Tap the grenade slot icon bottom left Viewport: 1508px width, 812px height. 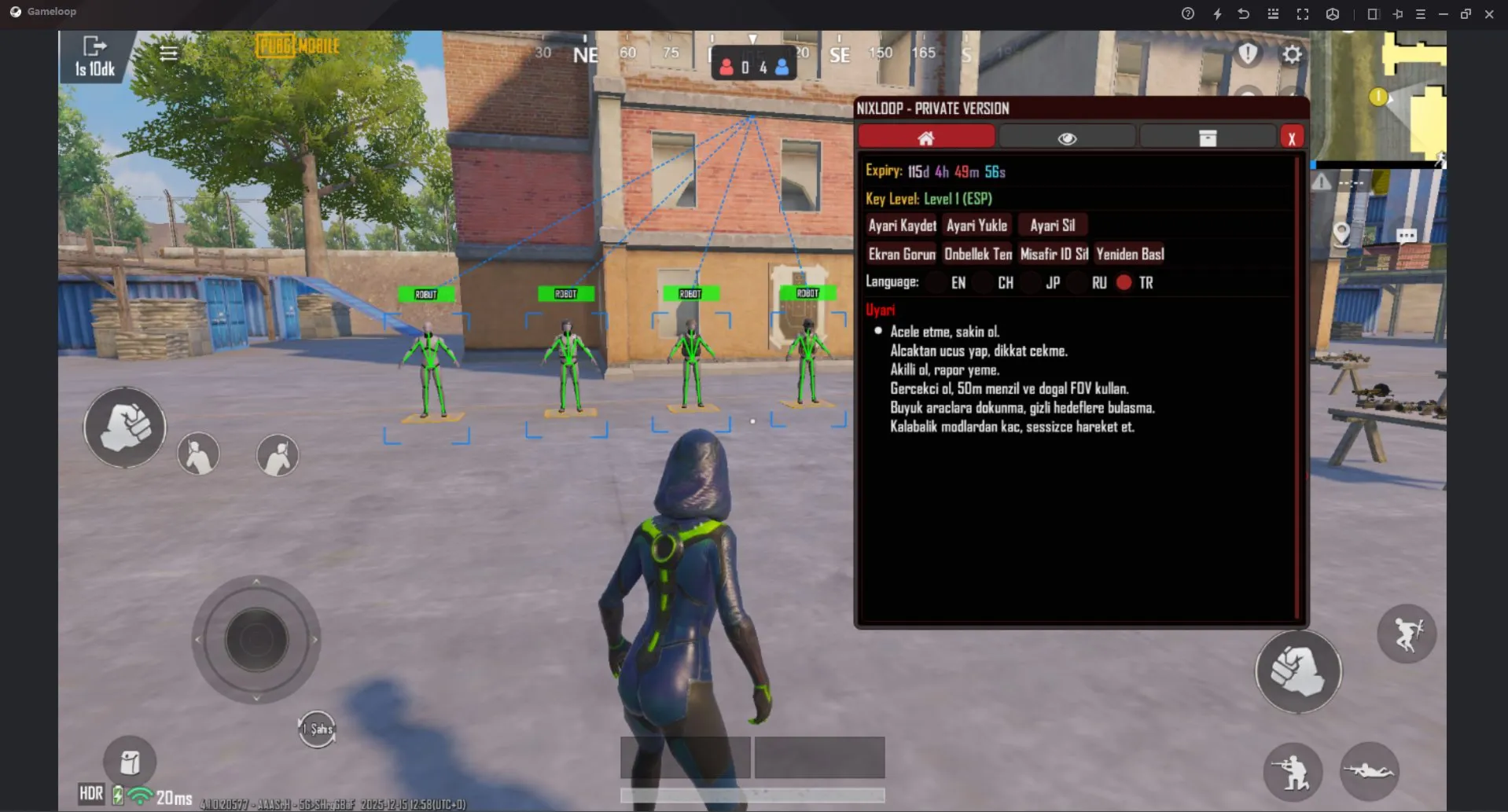(x=130, y=760)
